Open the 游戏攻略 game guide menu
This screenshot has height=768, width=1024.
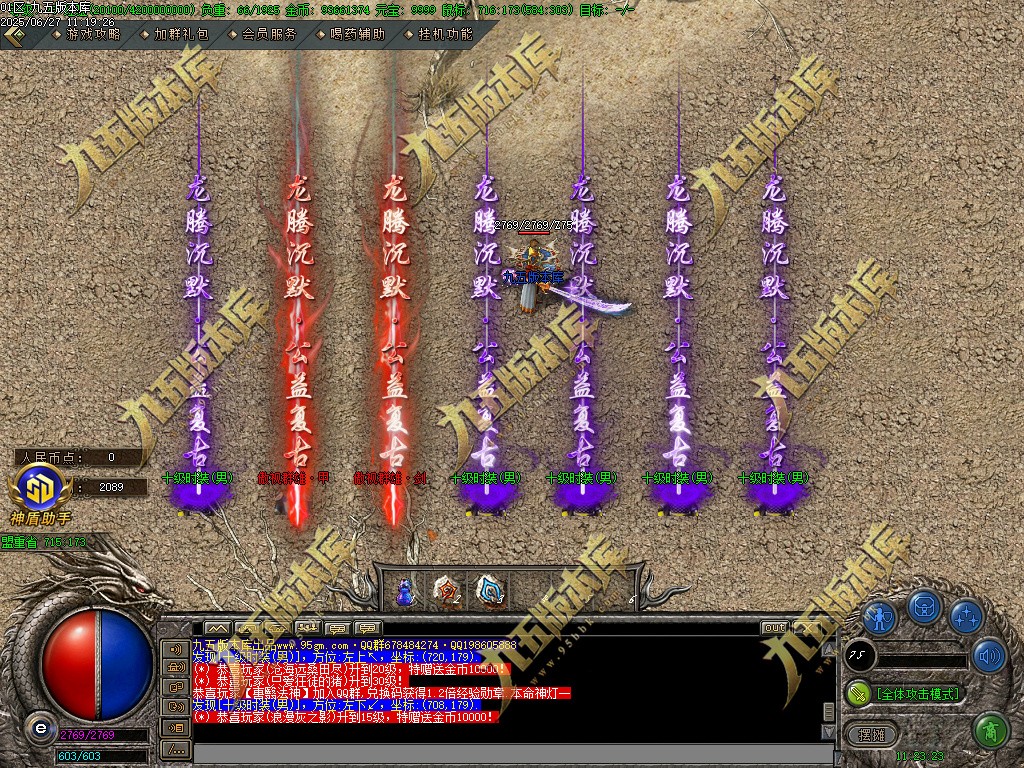point(92,34)
